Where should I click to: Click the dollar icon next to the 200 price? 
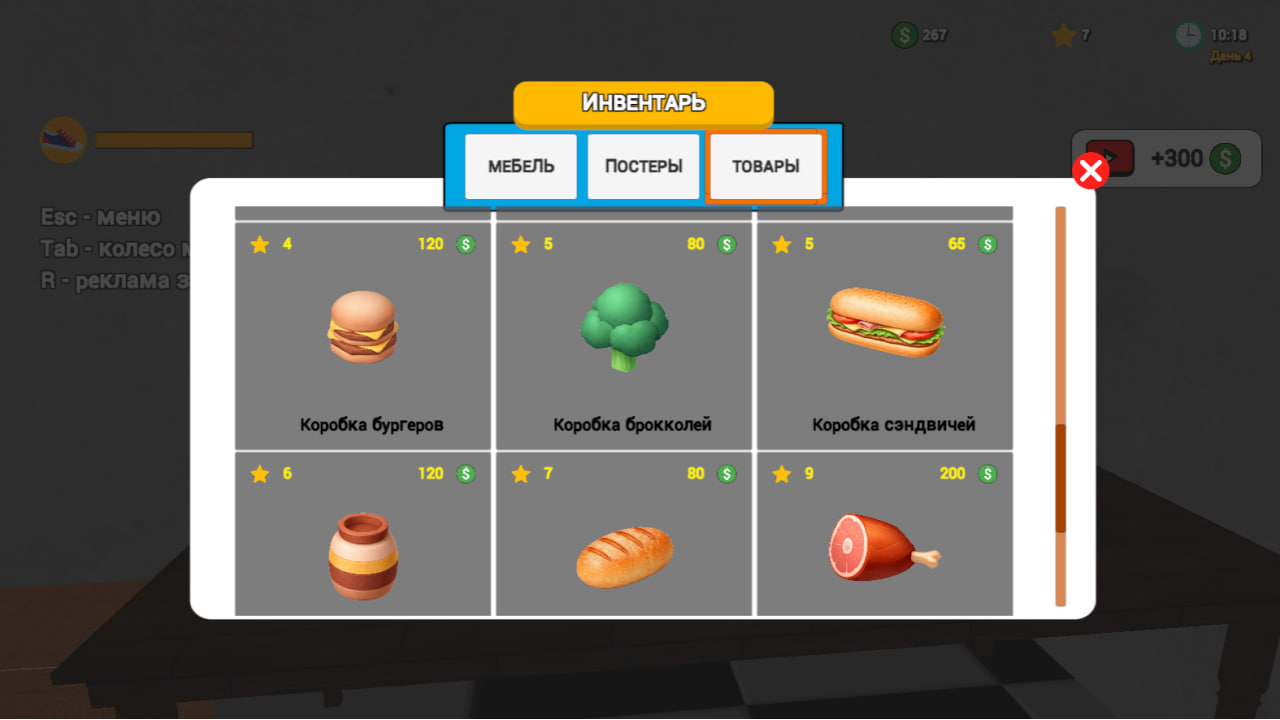point(986,473)
